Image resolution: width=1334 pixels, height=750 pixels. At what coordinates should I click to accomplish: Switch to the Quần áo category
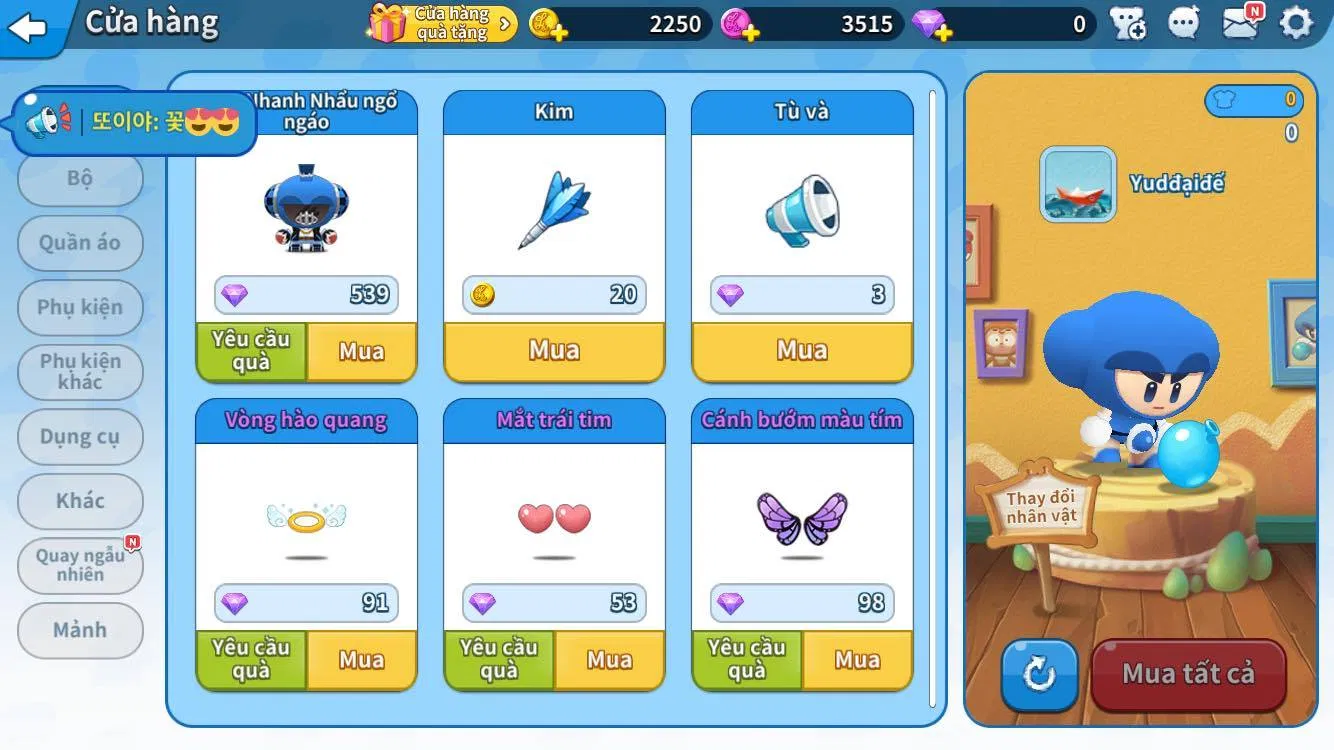coord(80,243)
